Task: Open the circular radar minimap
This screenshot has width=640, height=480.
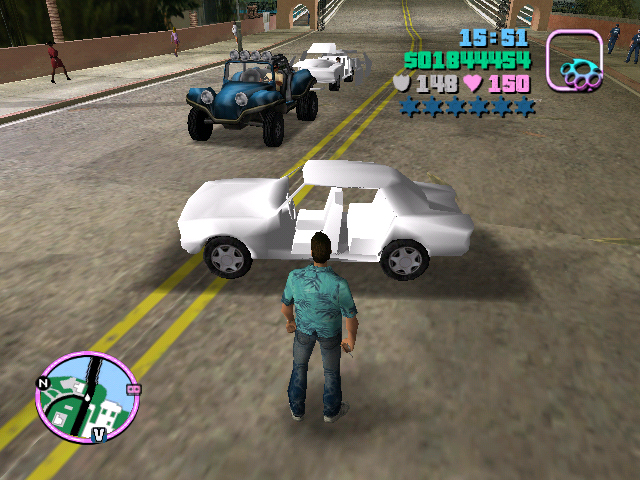Action: 86,397
